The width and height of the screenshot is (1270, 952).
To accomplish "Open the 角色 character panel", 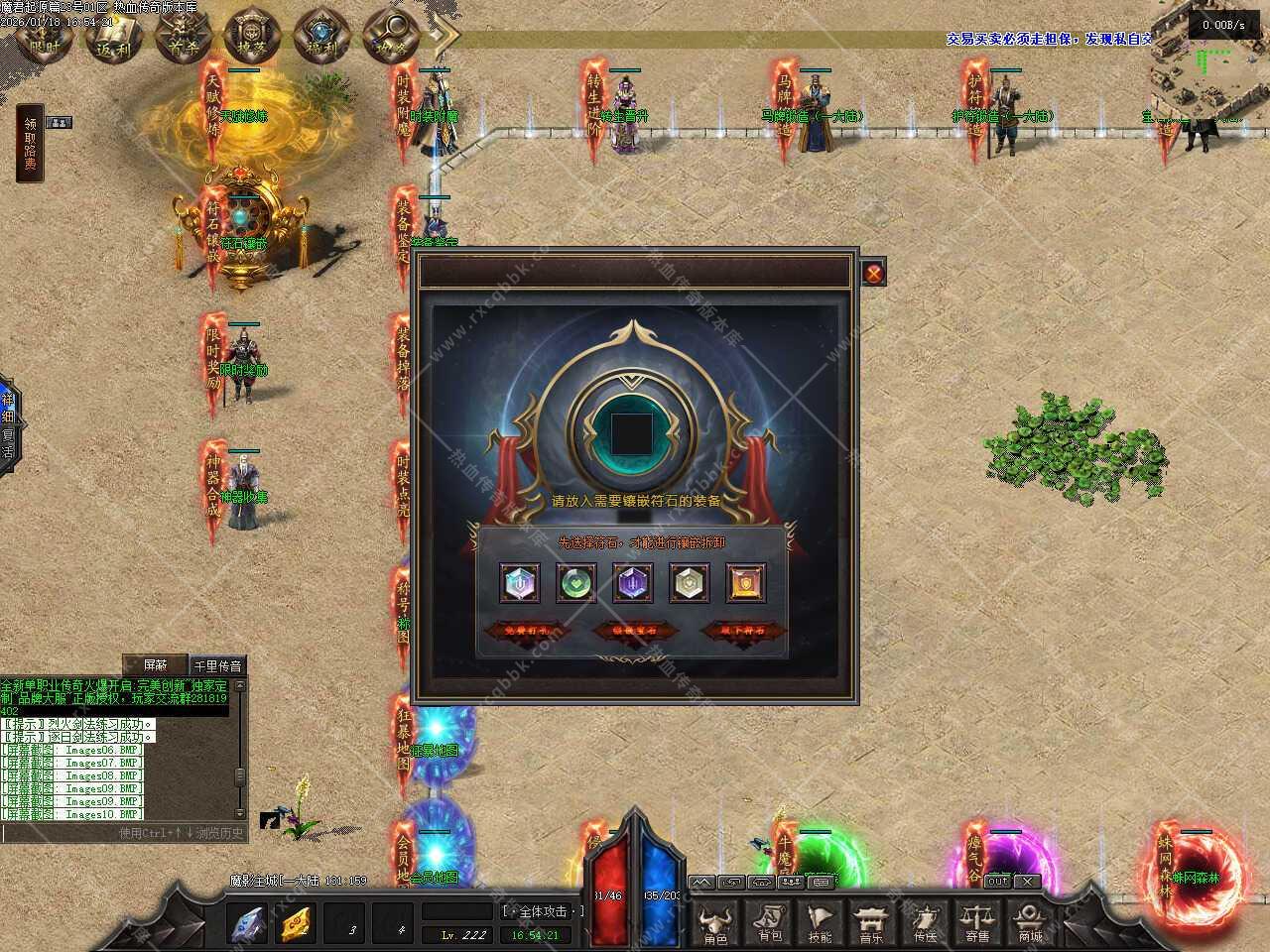I will (715, 924).
